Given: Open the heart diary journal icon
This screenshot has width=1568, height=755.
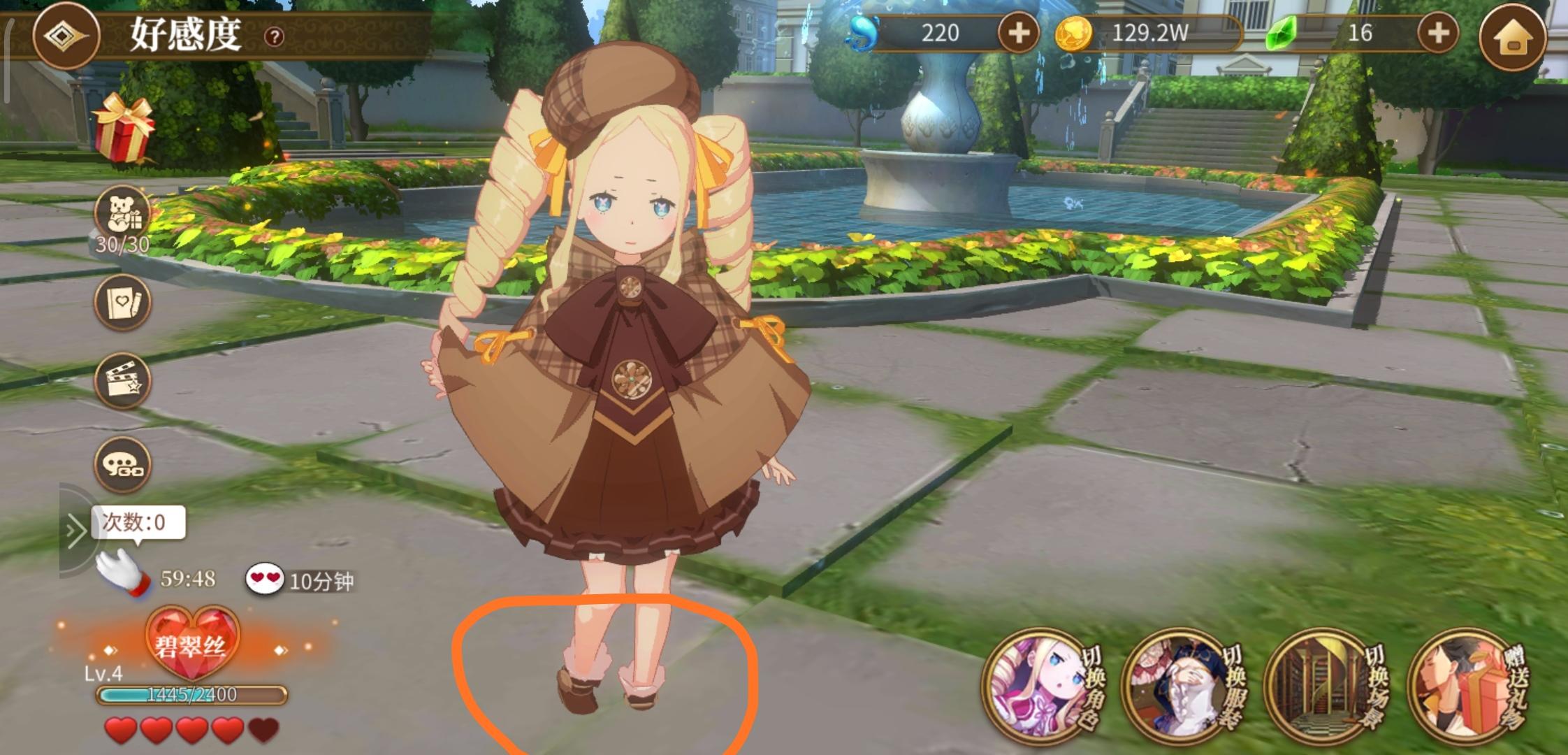Looking at the screenshot, I should click(x=121, y=301).
